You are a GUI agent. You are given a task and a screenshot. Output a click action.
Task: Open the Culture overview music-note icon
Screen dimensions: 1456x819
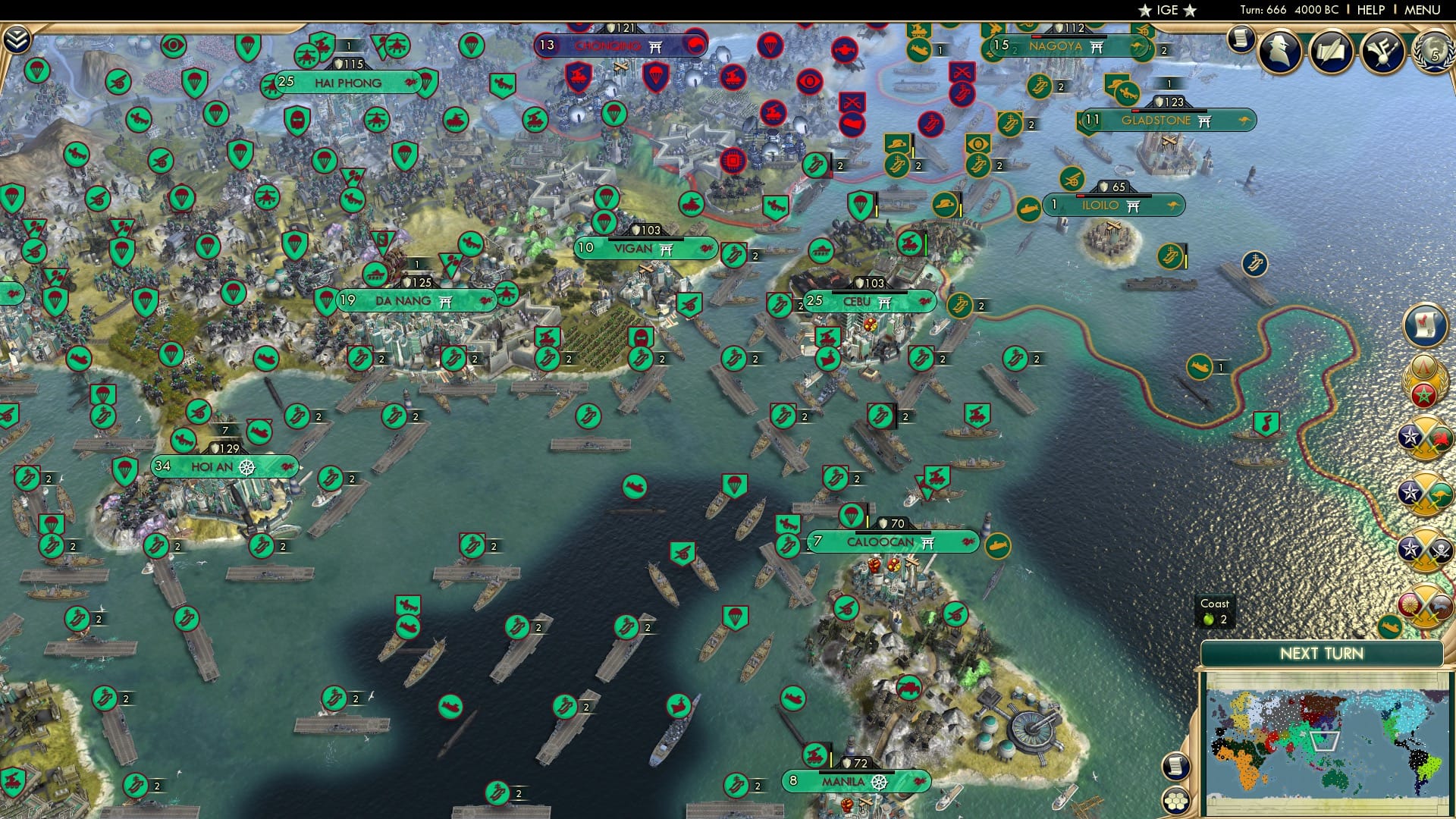coord(1382,50)
